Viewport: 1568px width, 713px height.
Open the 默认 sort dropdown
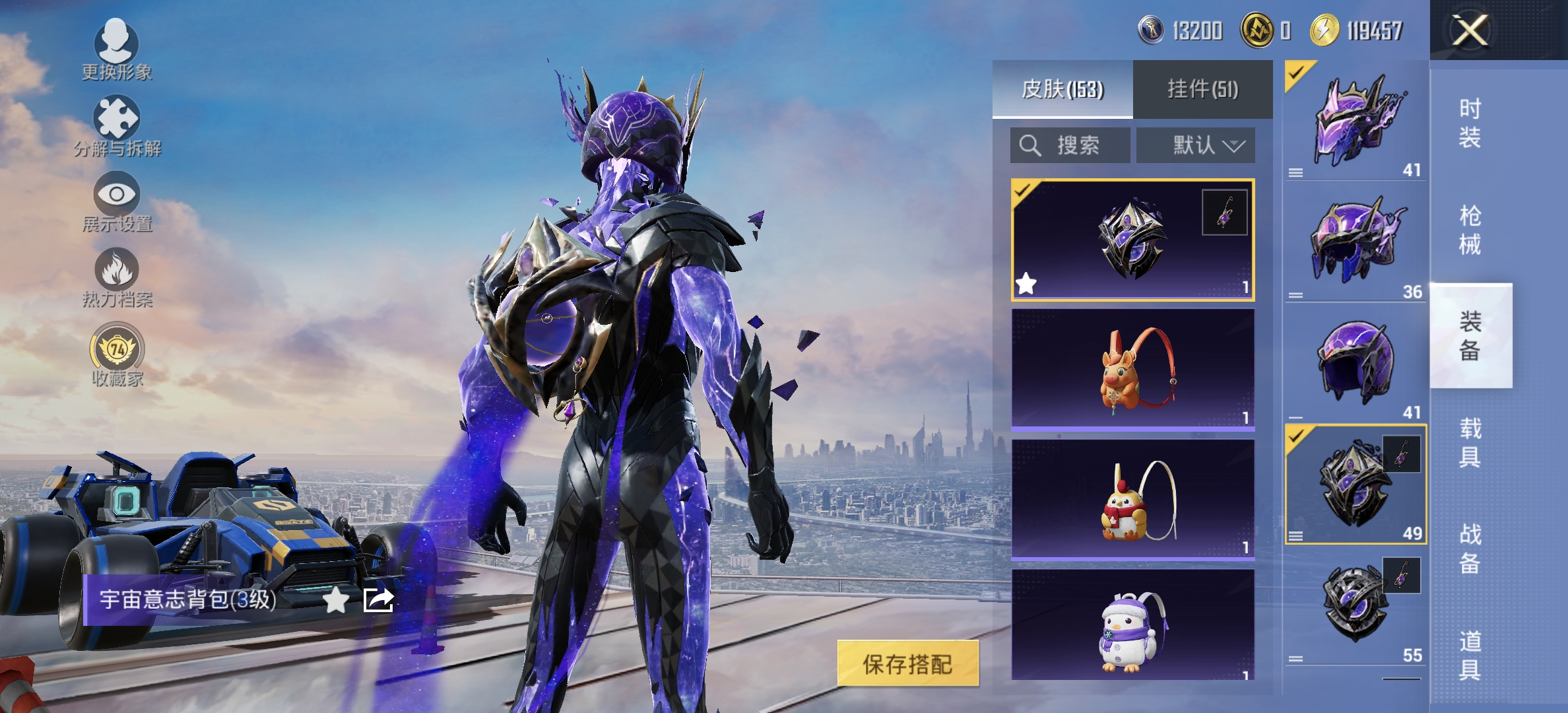coord(1196,145)
